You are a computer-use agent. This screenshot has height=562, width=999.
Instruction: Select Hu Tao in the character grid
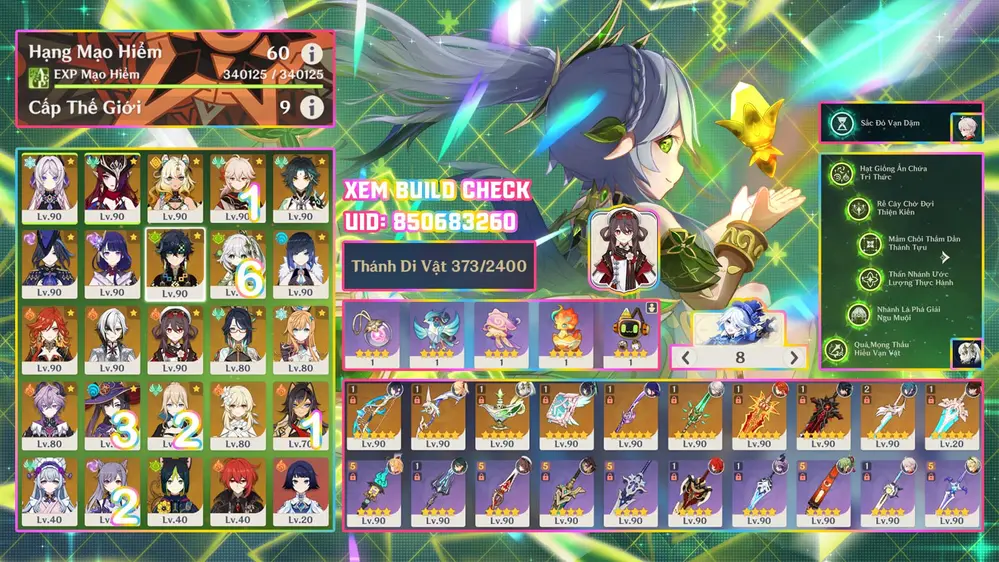(x=170, y=336)
